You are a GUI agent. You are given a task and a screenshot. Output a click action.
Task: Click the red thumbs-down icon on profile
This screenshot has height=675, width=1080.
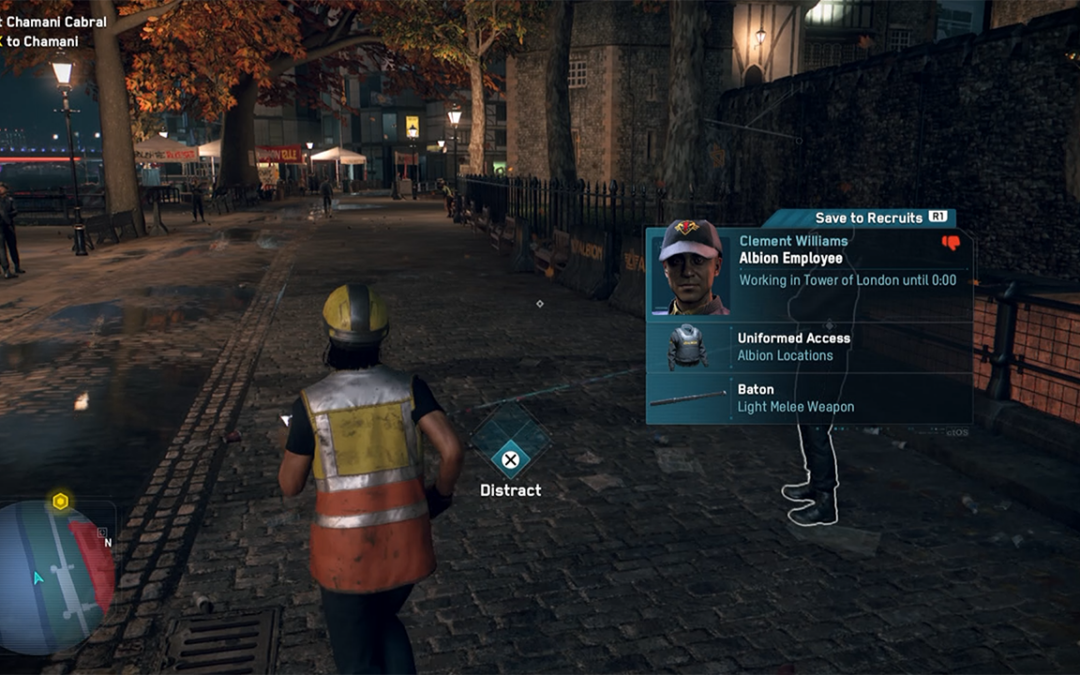(x=950, y=243)
